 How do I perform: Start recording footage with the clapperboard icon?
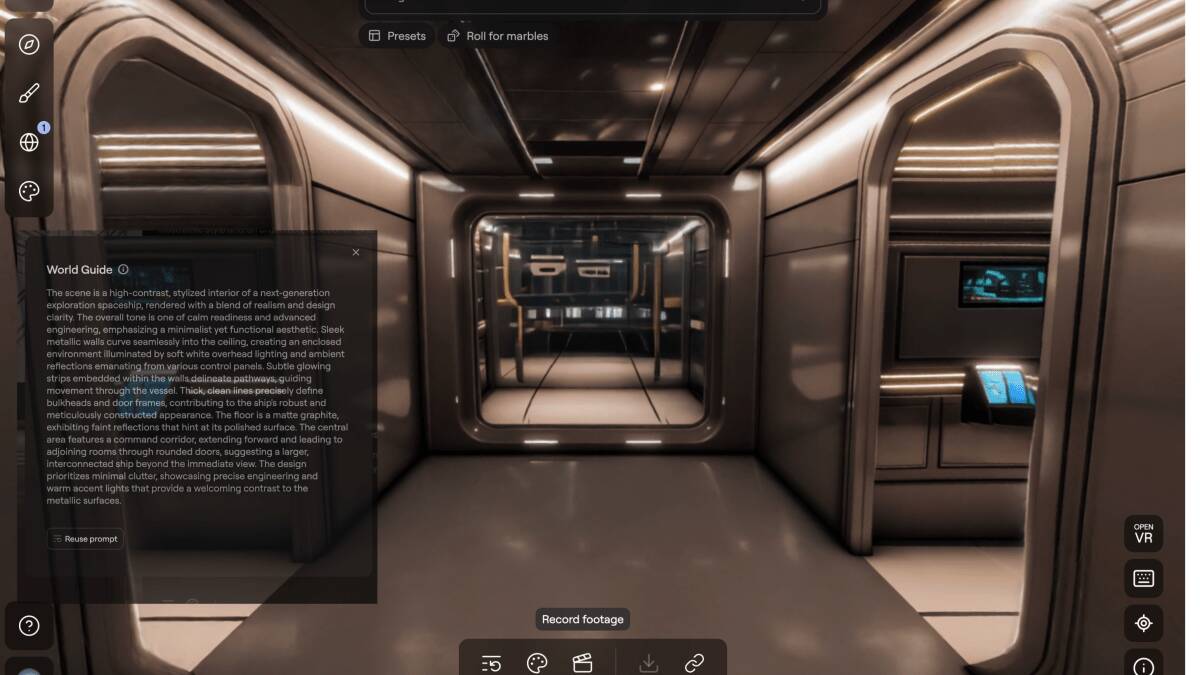point(582,663)
